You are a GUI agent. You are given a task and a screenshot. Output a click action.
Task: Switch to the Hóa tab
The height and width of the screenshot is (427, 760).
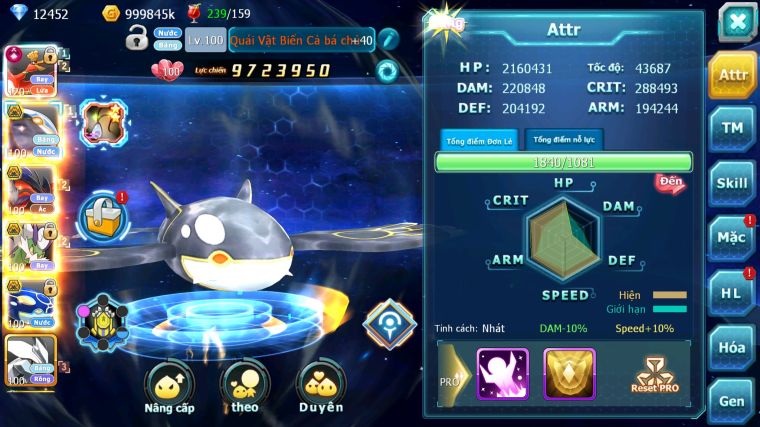[x=733, y=347]
